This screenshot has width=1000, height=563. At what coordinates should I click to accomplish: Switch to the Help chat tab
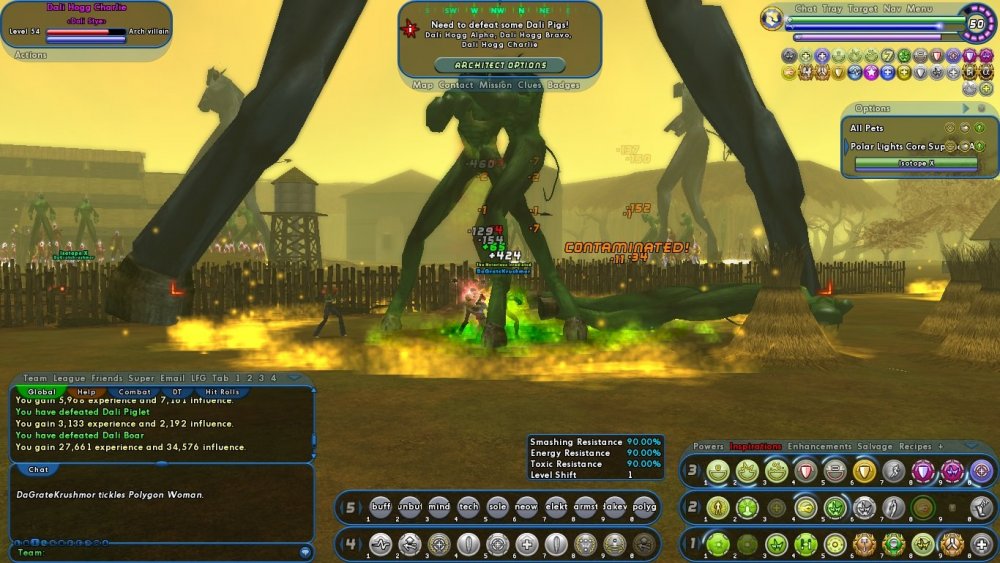pos(87,392)
